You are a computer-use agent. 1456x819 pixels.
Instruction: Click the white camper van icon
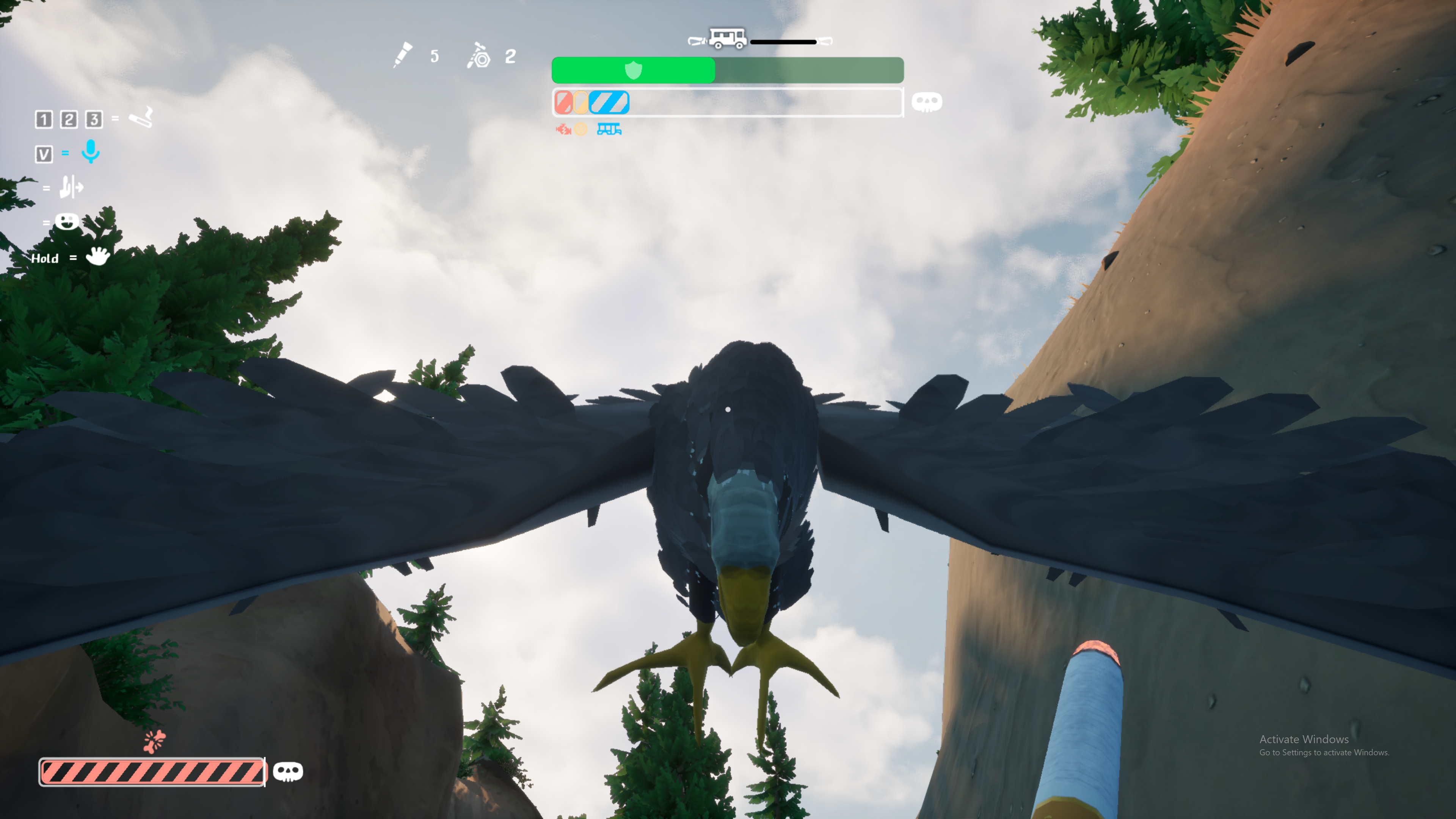point(728,38)
